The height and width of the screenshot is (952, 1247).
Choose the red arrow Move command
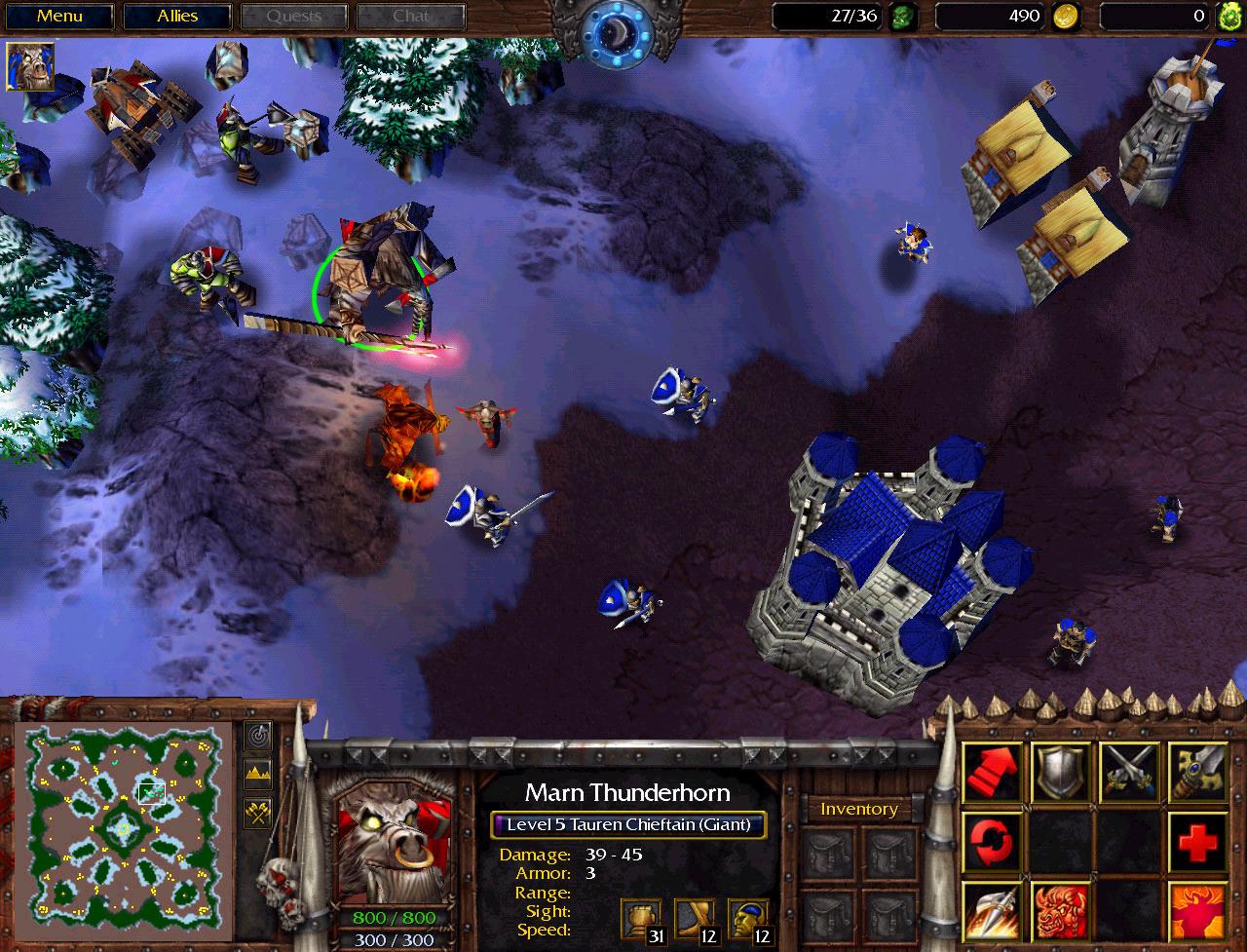[993, 772]
